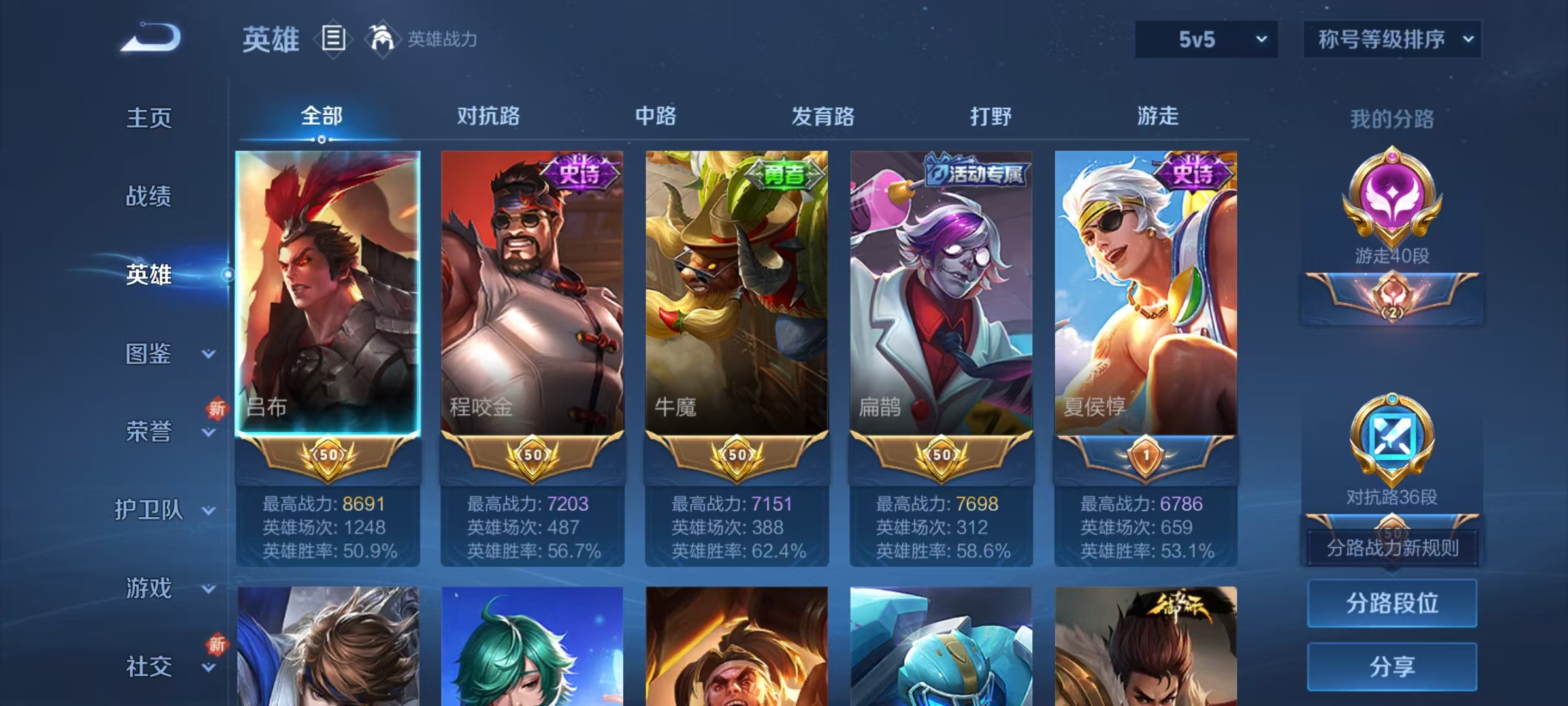Expand the 荣誉 sidebar section
This screenshot has width=1568, height=706.
pos(149,433)
